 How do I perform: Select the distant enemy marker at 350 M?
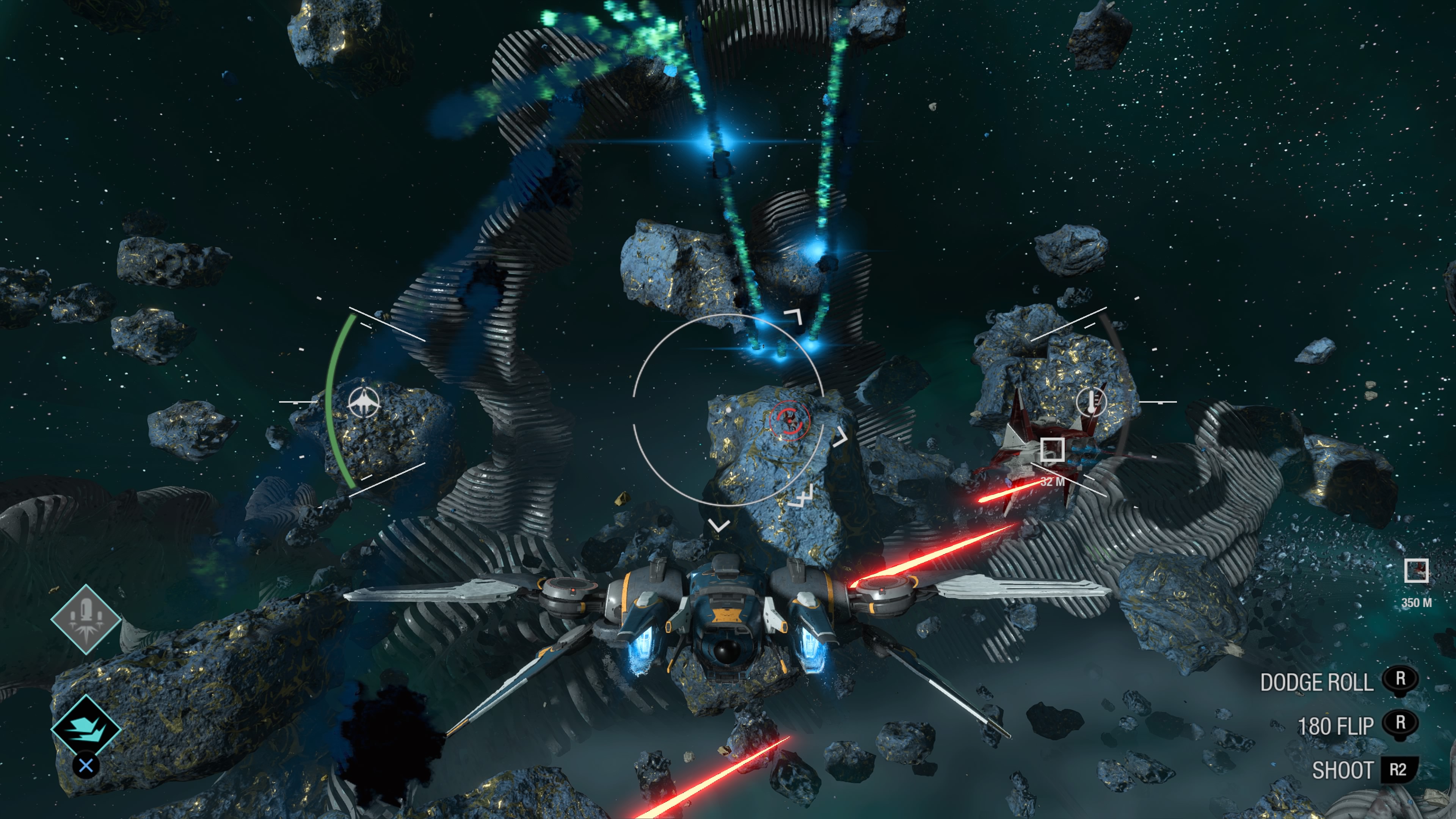click(1416, 570)
